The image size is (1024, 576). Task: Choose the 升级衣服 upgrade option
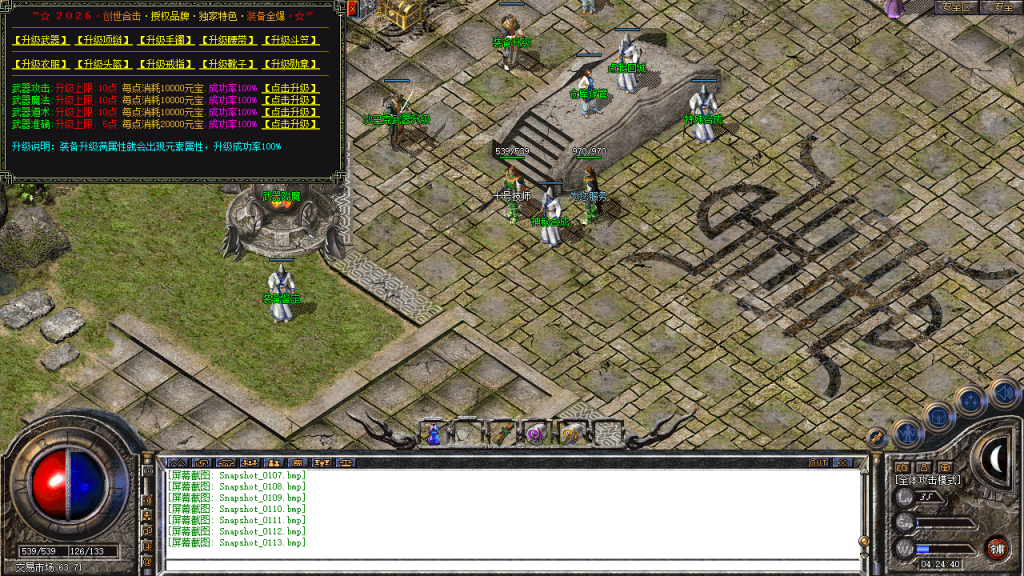click(x=41, y=64)
